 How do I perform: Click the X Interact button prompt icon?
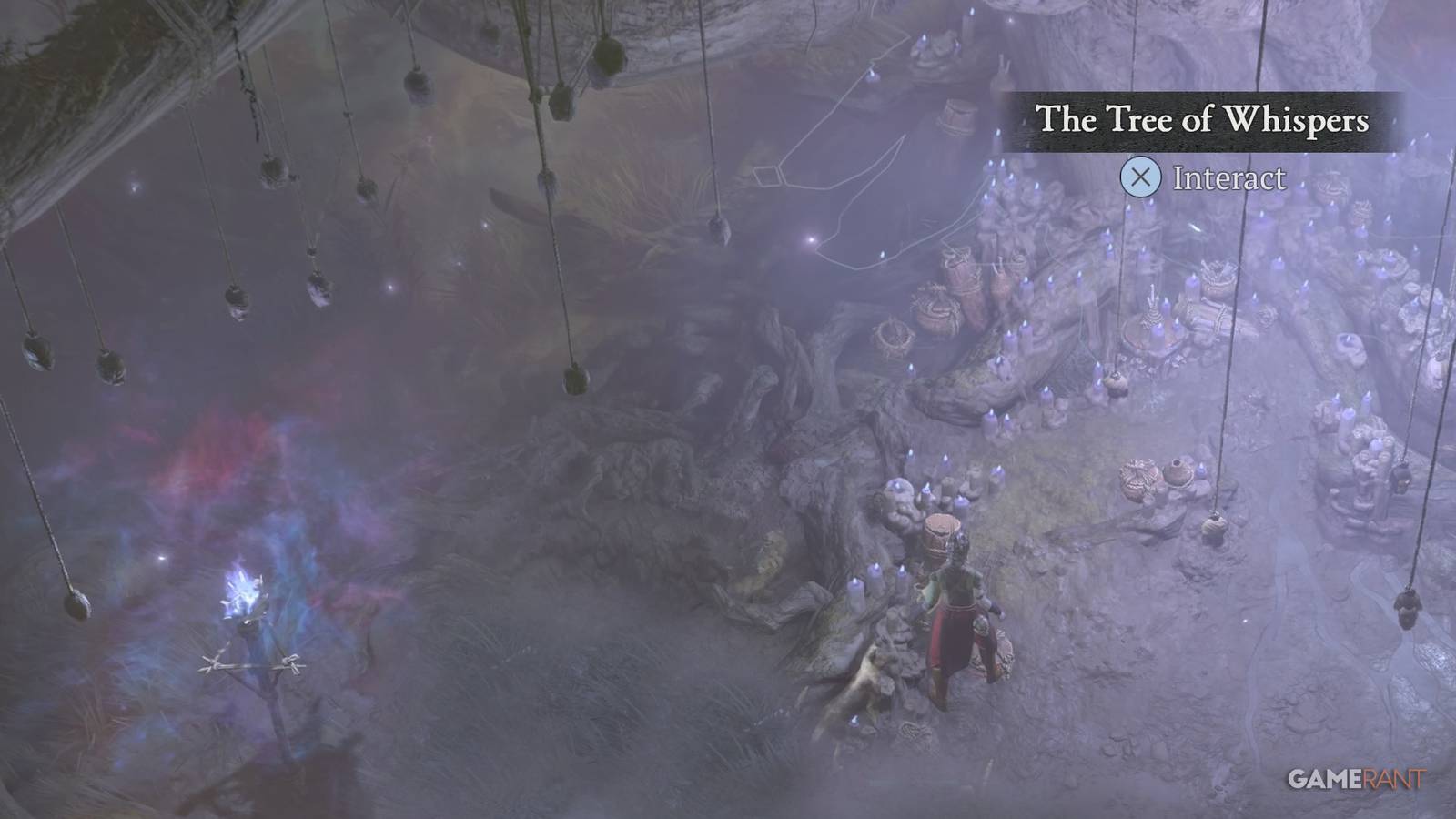click(x=1138, y=178)
